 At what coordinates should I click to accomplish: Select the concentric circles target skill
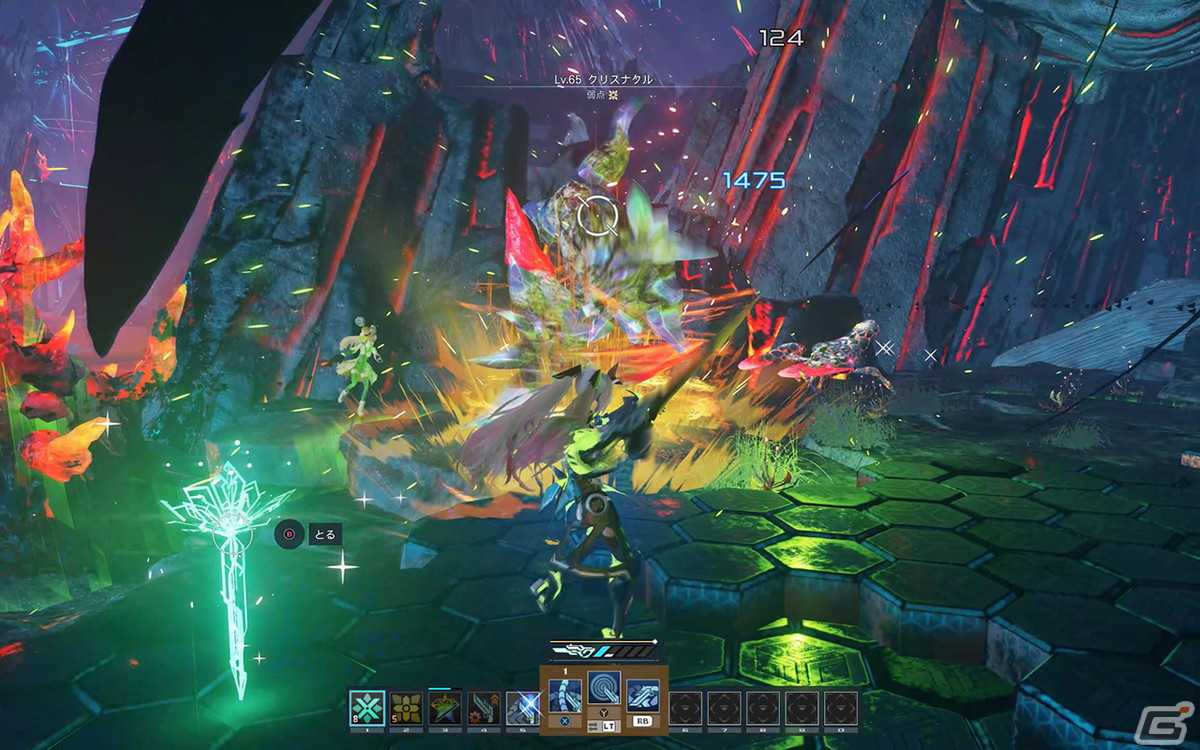pos(604,689)
